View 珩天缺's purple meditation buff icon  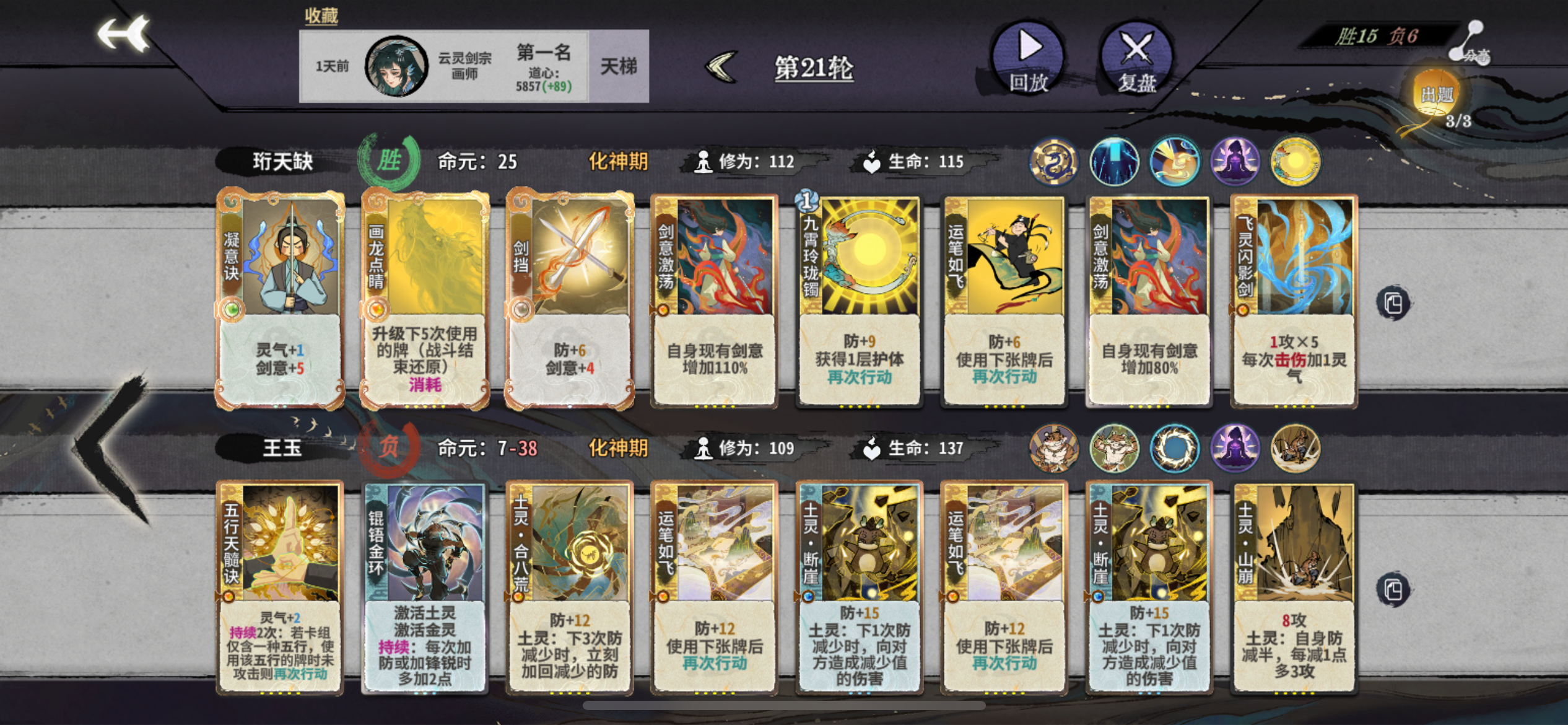(x=1236, y=161)
